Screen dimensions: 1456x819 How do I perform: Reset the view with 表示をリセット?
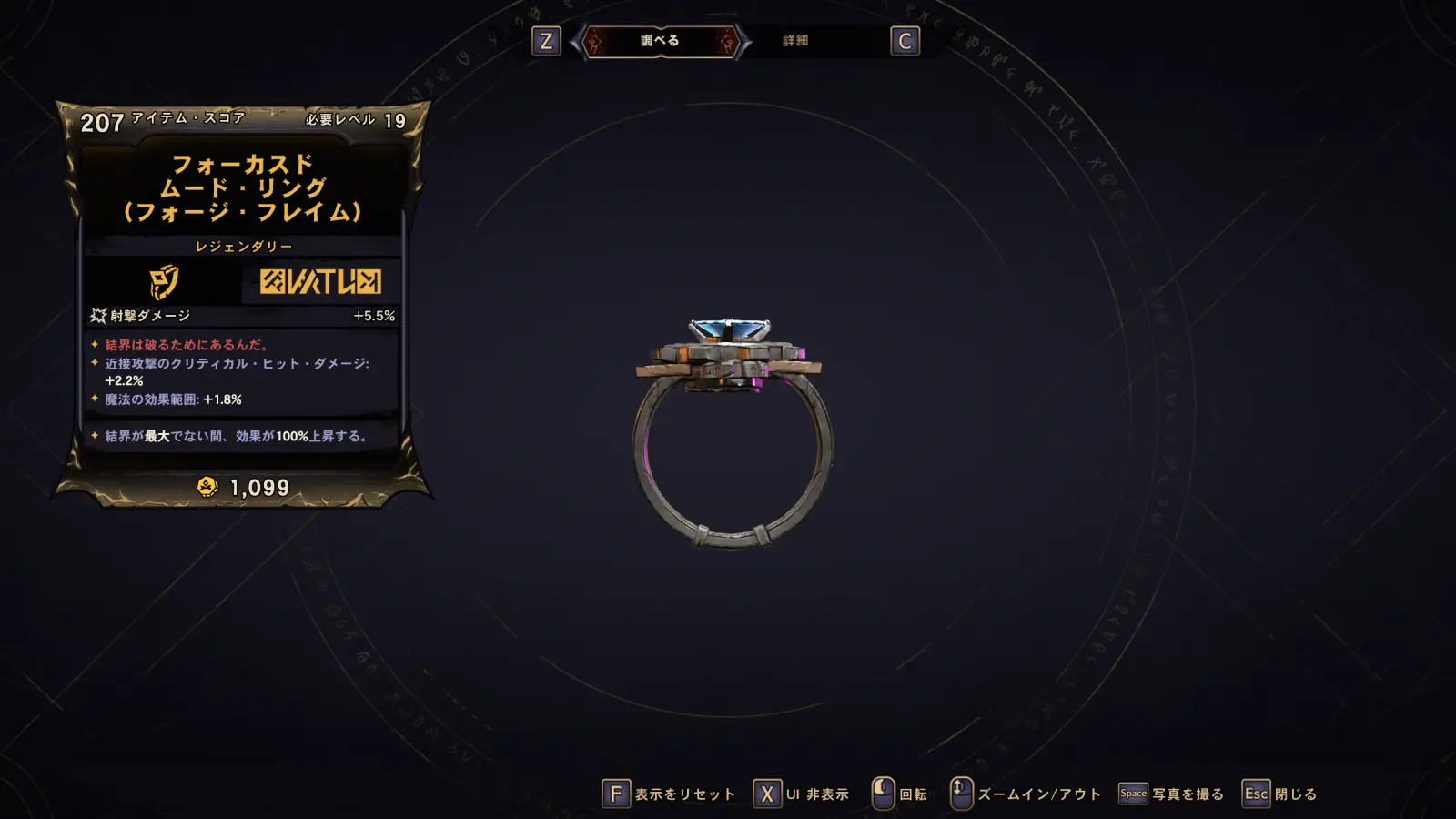click(x=669, y=794)
